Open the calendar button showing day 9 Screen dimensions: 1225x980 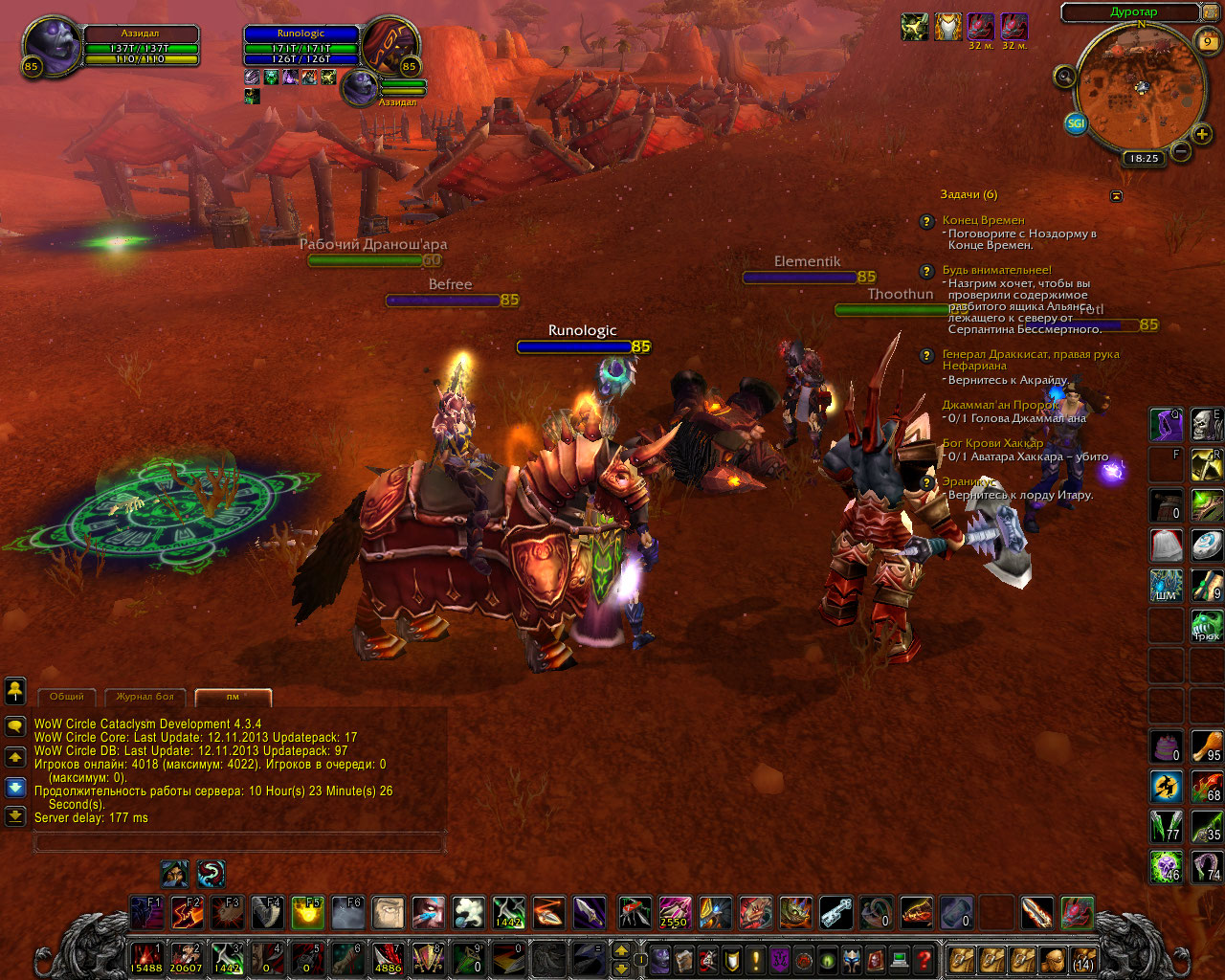tap(1208, 40)
